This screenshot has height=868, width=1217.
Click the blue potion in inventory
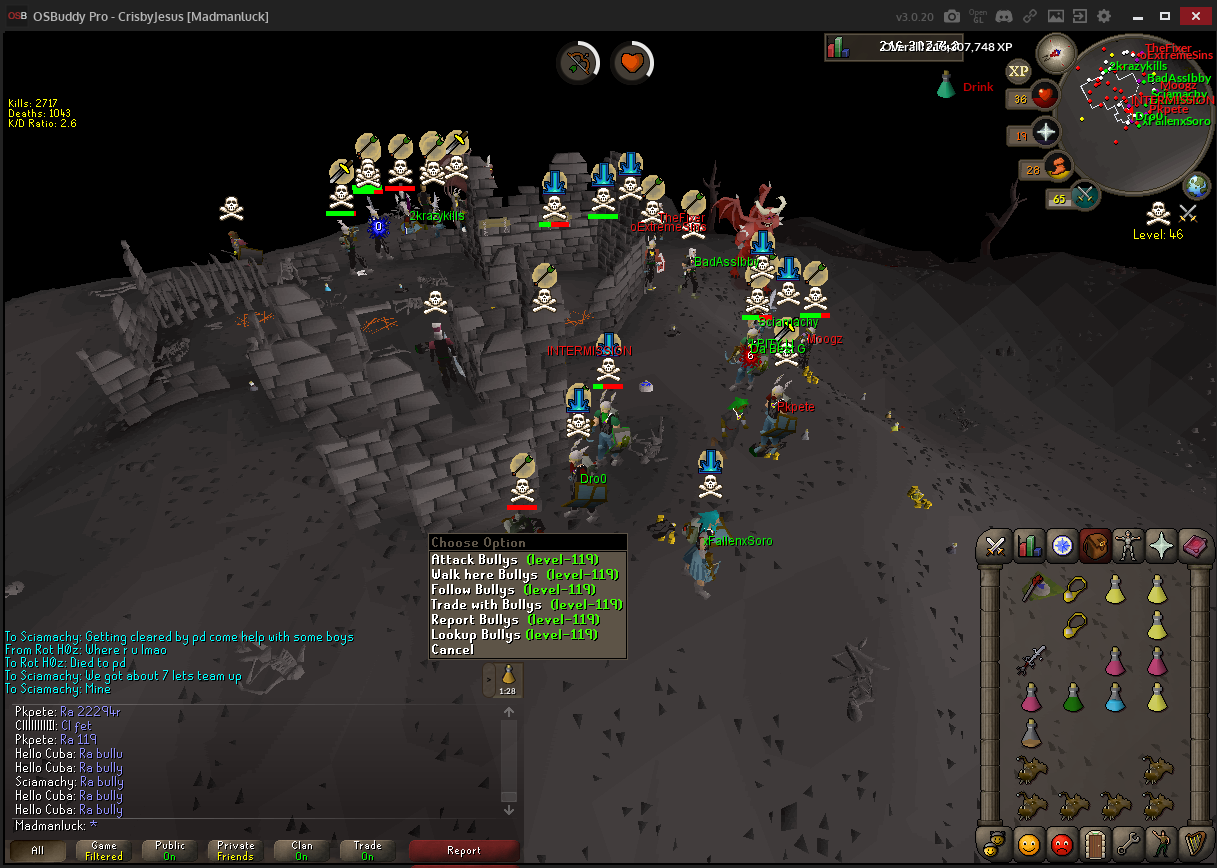click(1116, 697)
